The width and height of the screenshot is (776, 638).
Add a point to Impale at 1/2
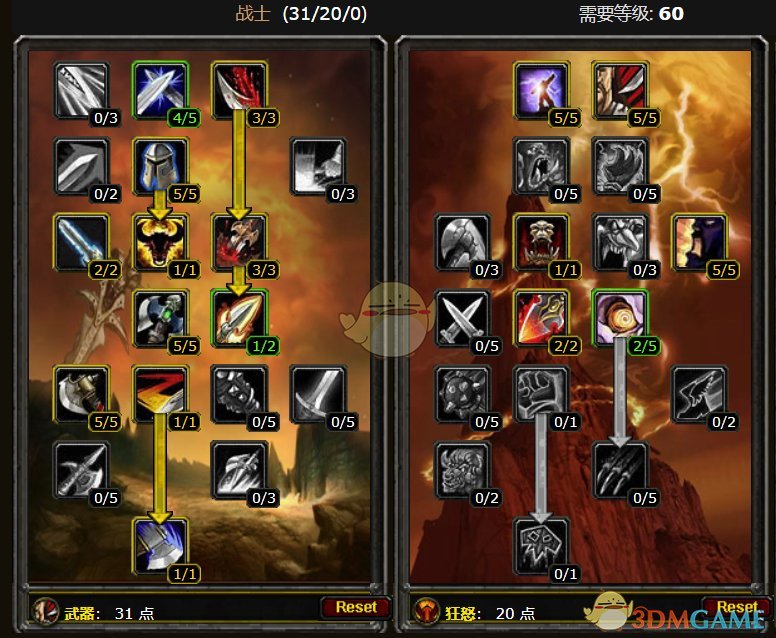(x=239, y=318)
